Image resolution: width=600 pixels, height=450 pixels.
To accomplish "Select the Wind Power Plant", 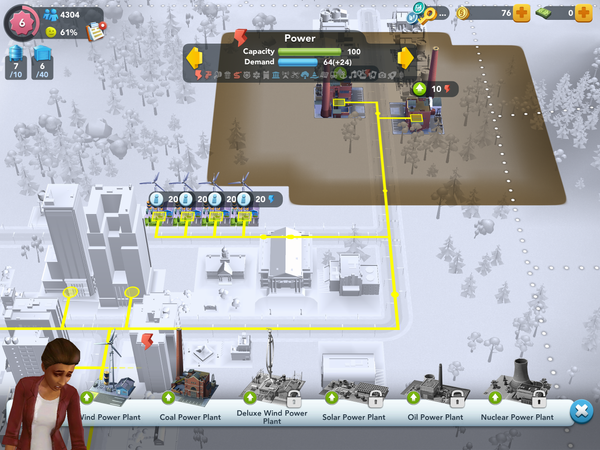I will (110, 390).
